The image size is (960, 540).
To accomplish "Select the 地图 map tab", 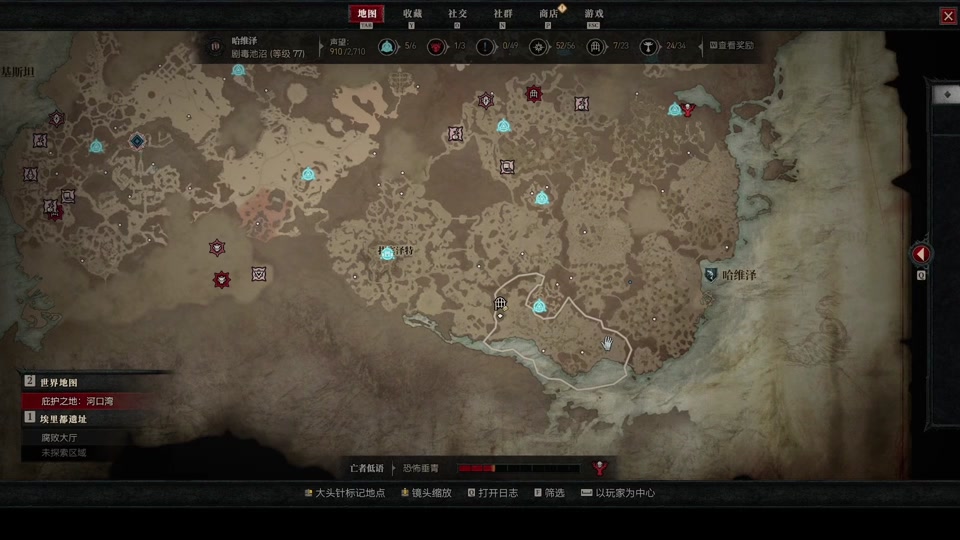I will click(366, 14).
